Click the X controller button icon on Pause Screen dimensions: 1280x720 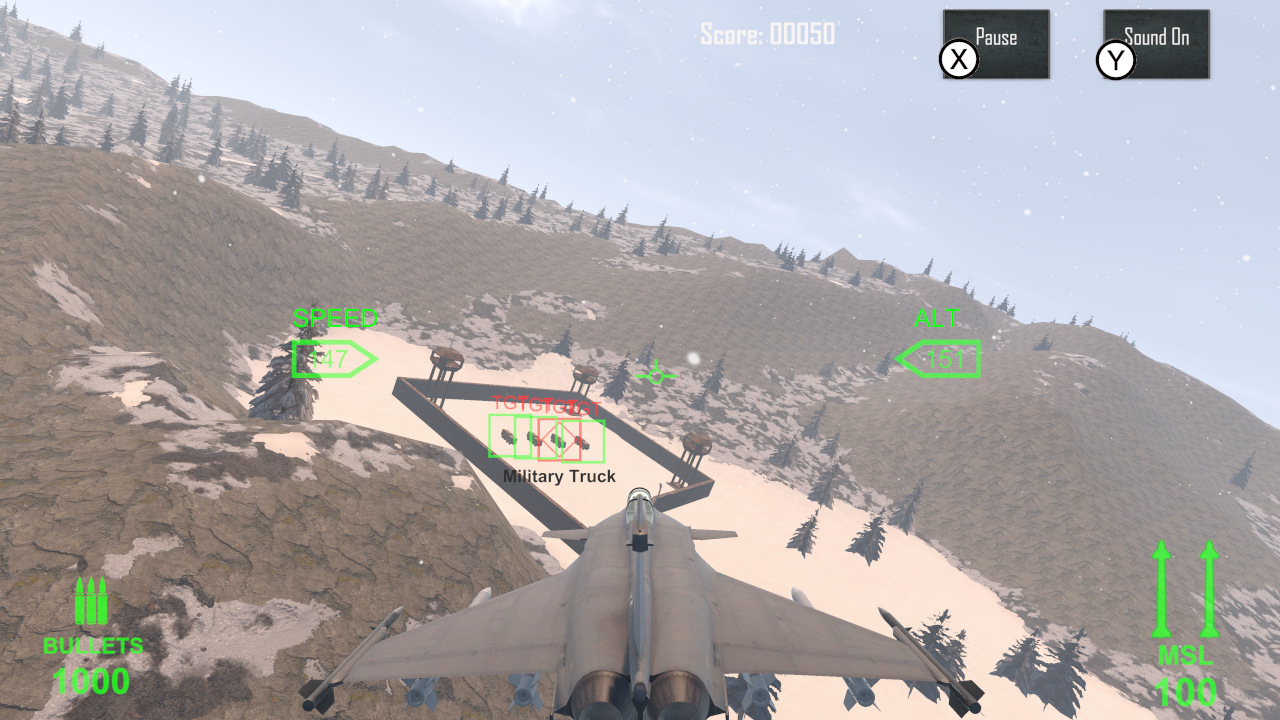click(x=958, y=59)
